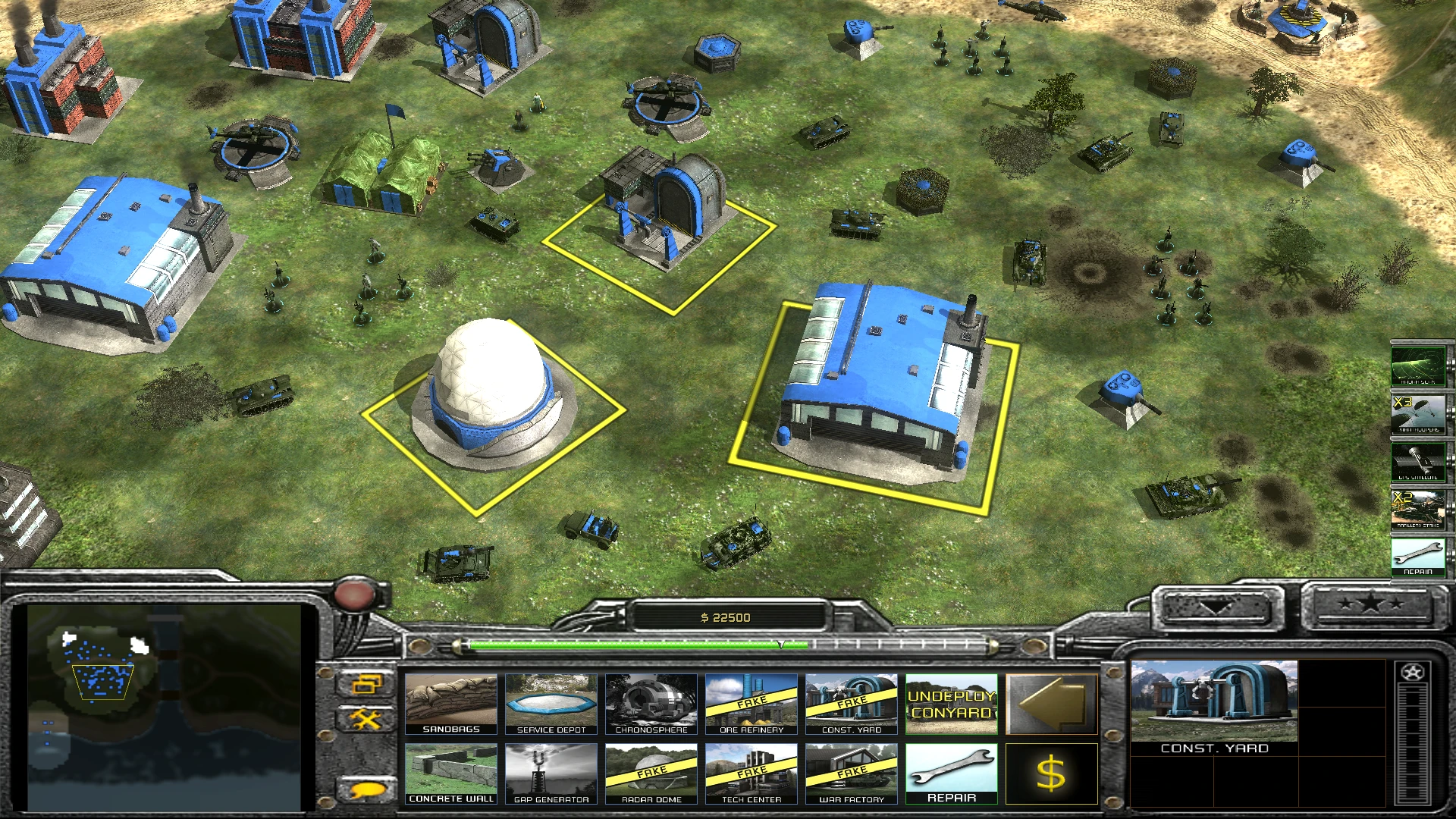This screenshot has height=819, width=1456.
Task: Choose the fake Radar Dome icon
Action: (x=651, y=772)
